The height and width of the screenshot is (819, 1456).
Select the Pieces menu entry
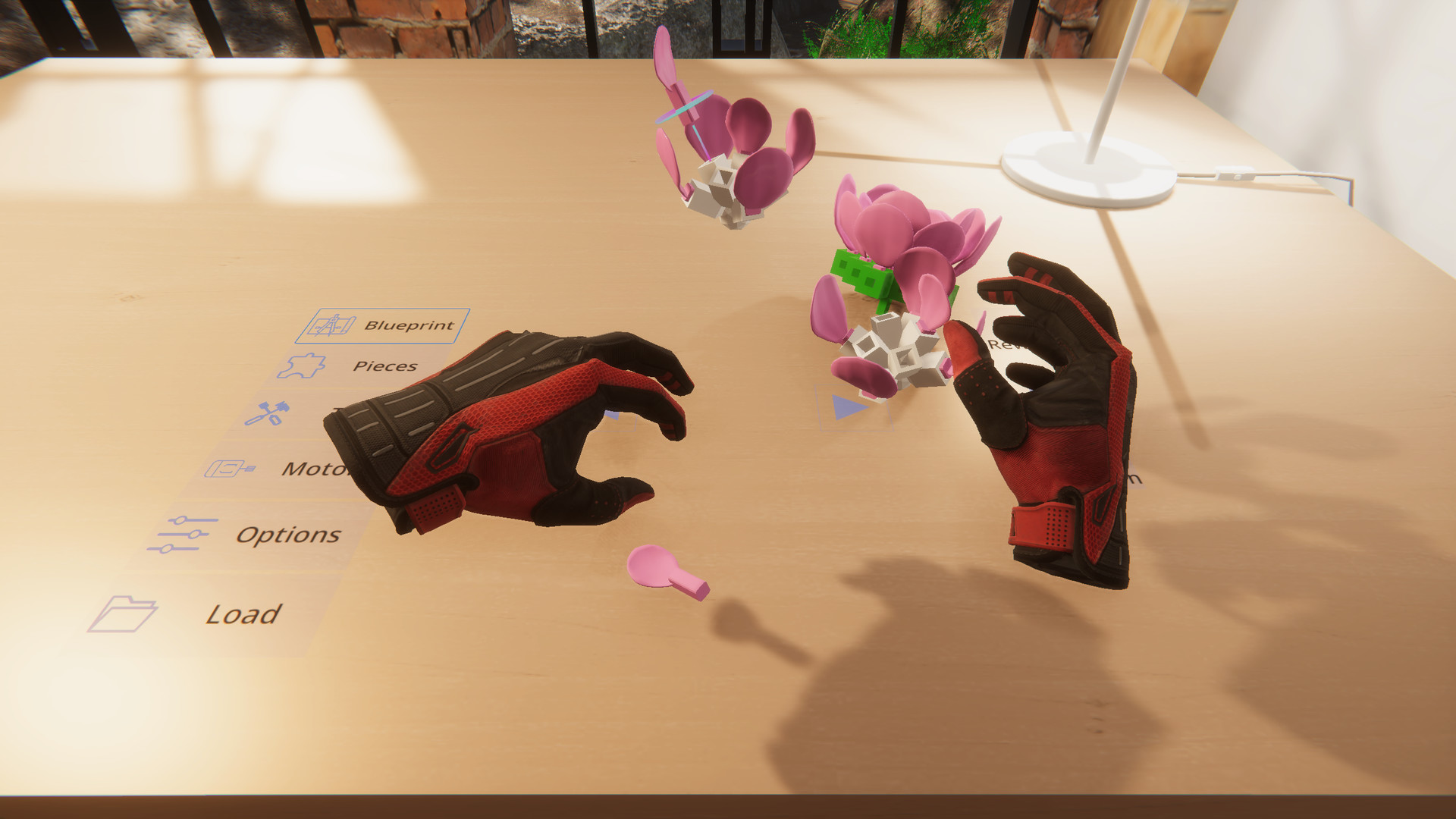[x=384, y=365]
